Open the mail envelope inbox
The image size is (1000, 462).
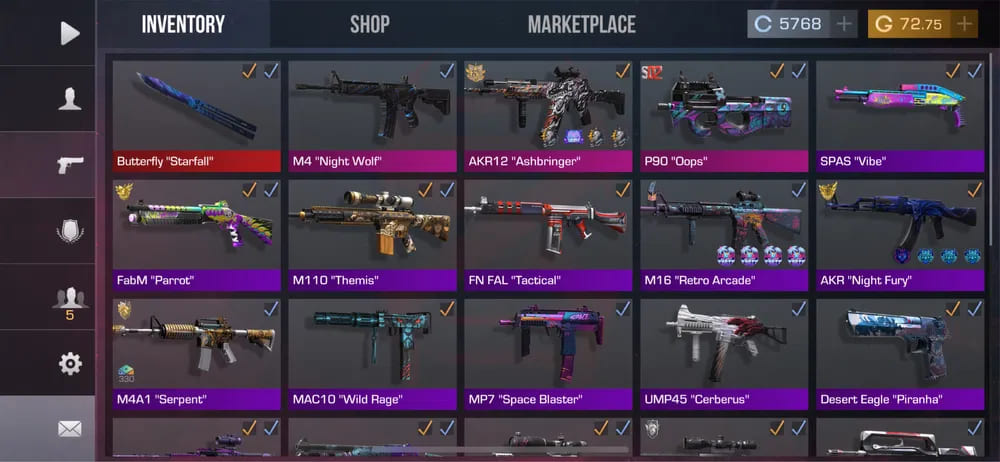(x=69, y=429)
